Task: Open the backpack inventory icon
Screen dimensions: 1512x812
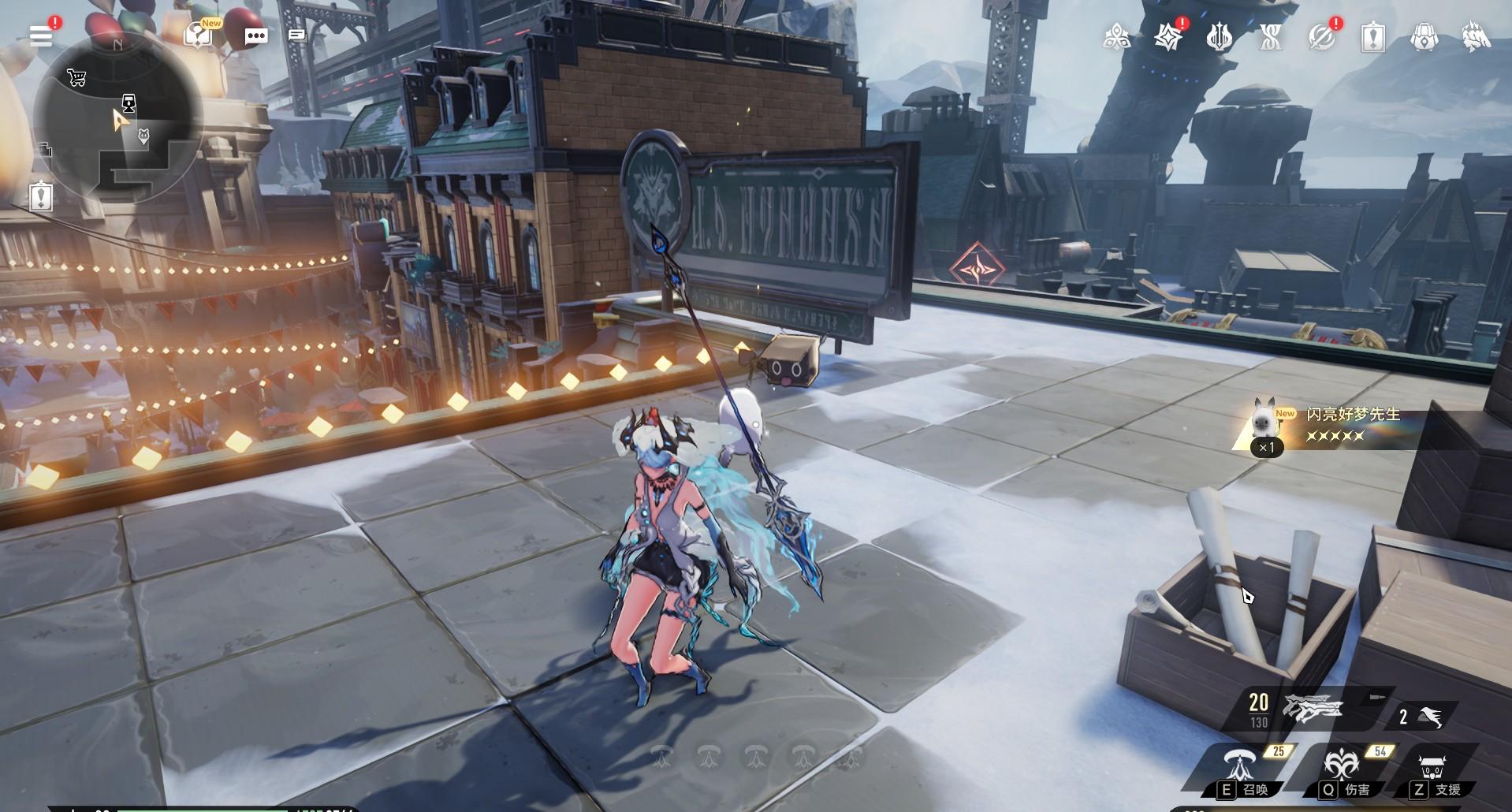Action: click(1424, 37)
